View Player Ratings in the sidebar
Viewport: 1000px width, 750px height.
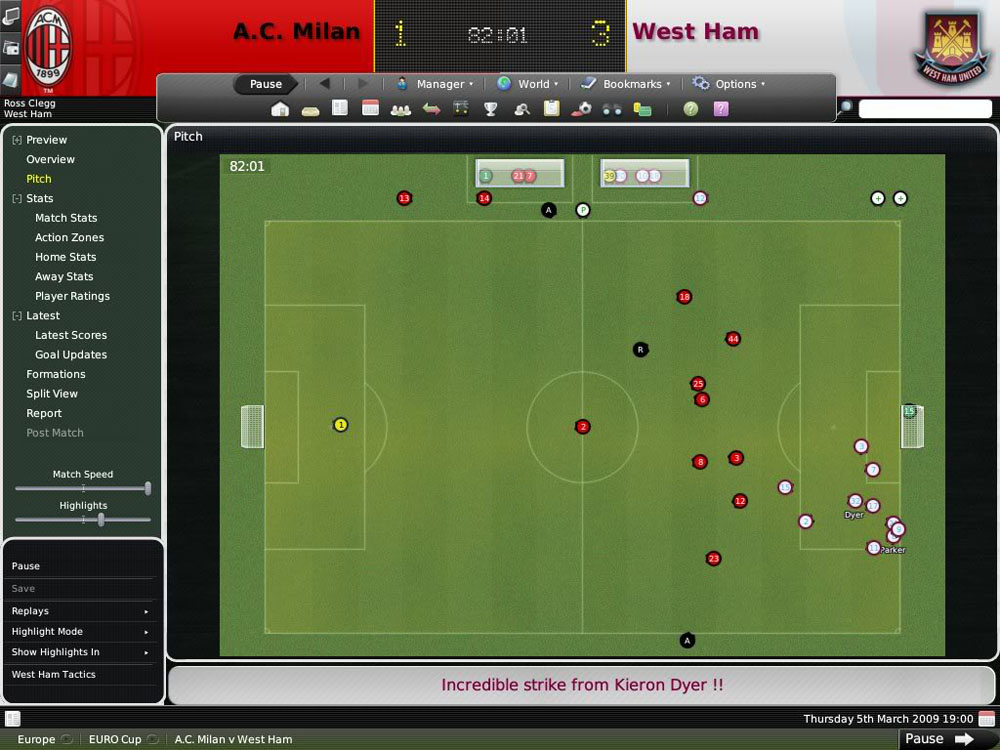[72, 296]
